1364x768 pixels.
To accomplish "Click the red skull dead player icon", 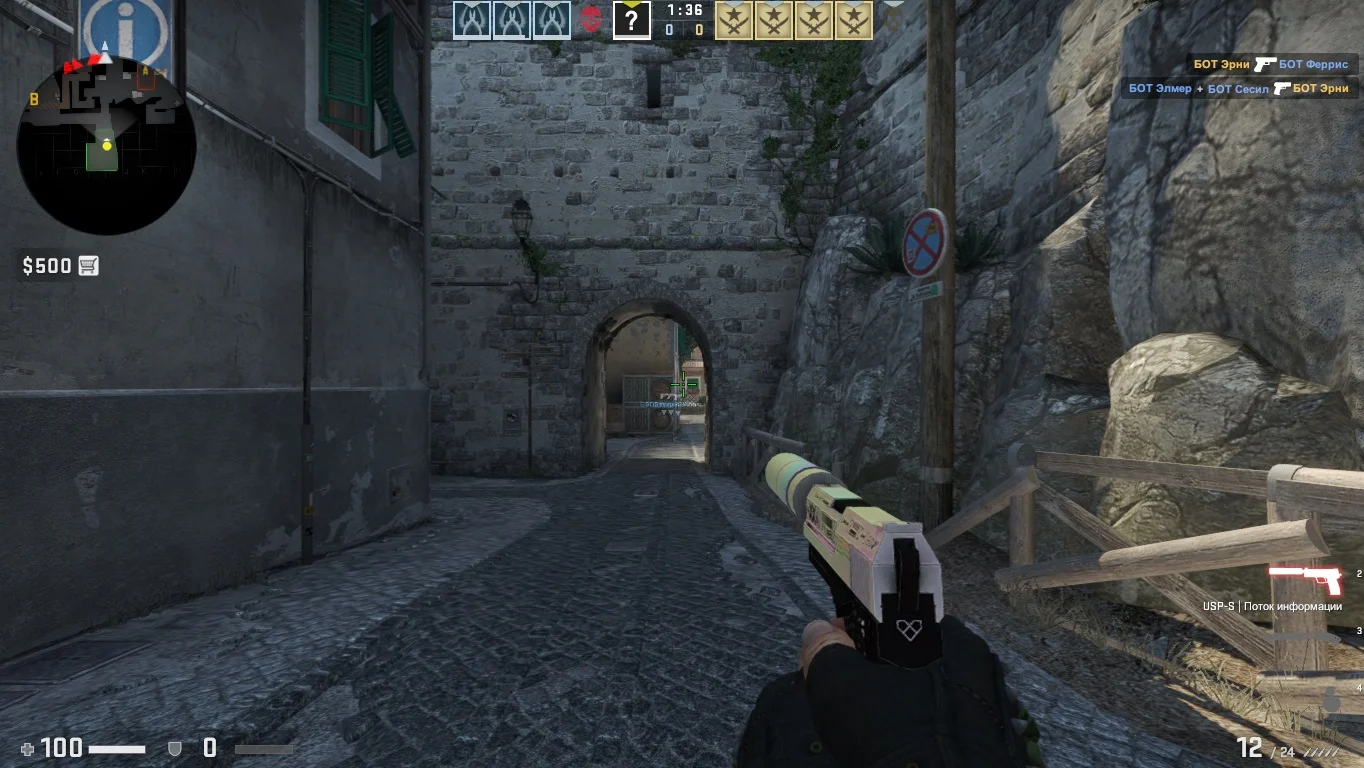I will (591, 19).
